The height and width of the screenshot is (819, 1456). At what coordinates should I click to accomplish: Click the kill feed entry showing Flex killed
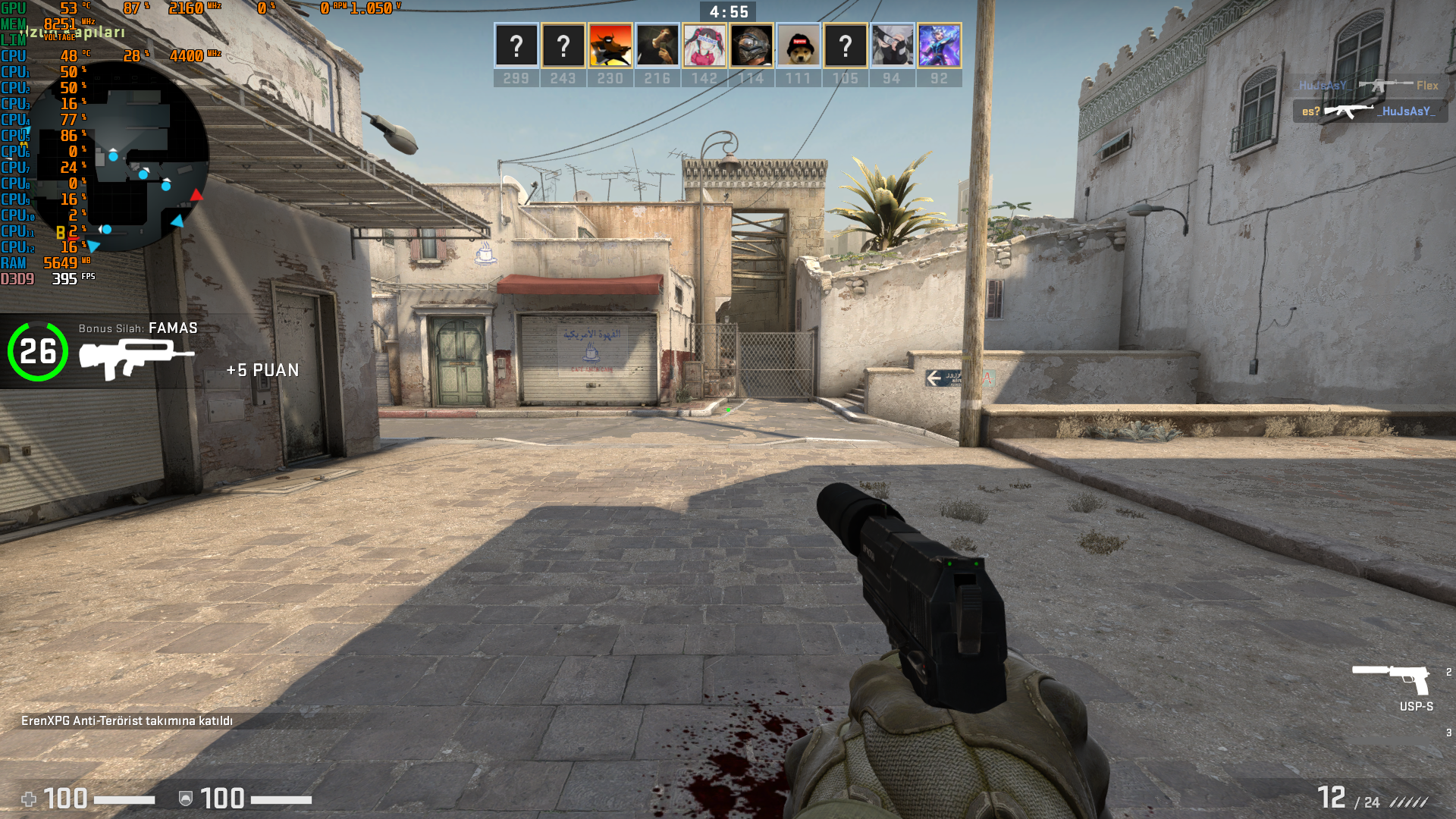click(x=1368, y=86)
